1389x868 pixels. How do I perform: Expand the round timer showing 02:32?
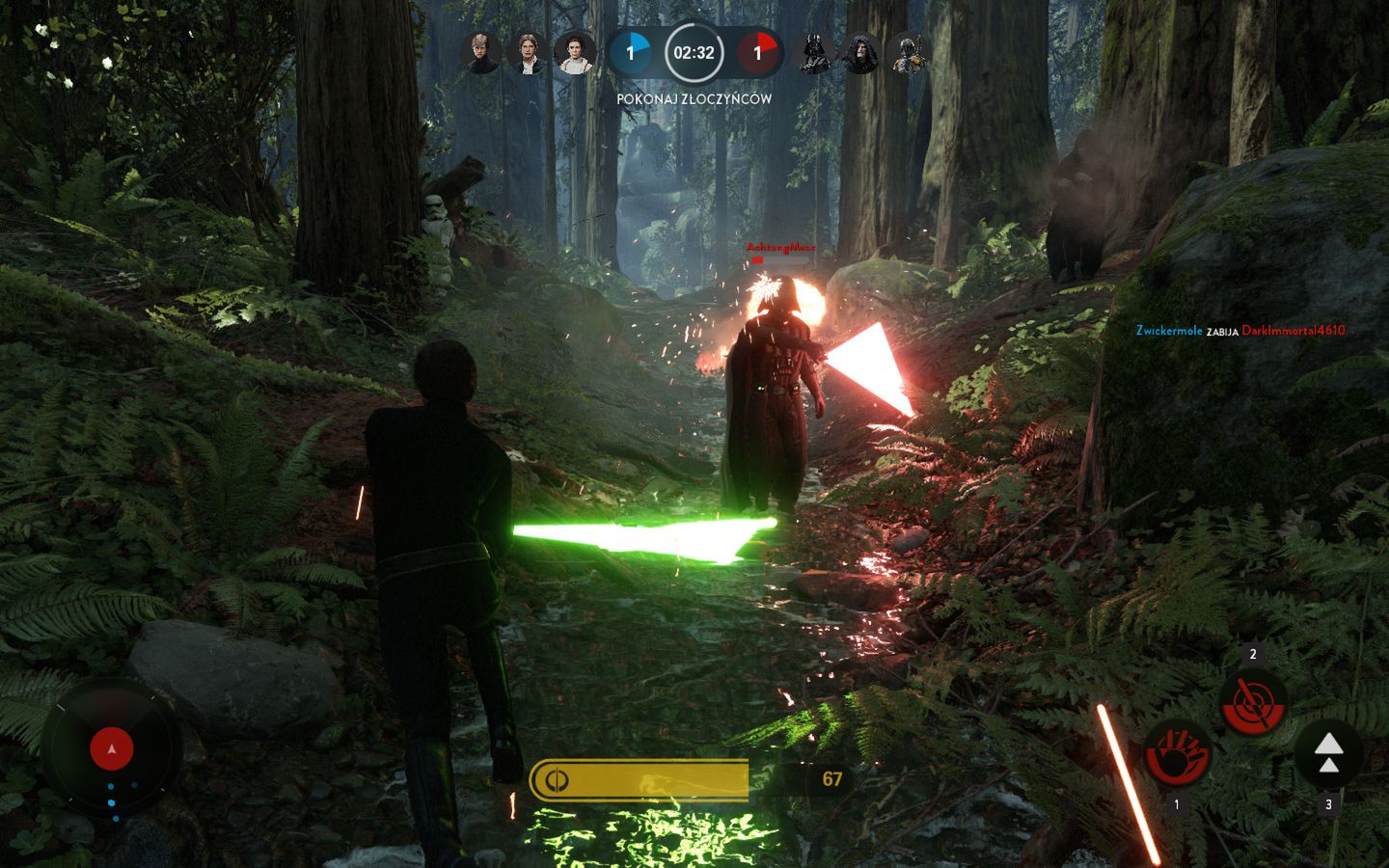[694, 54]
